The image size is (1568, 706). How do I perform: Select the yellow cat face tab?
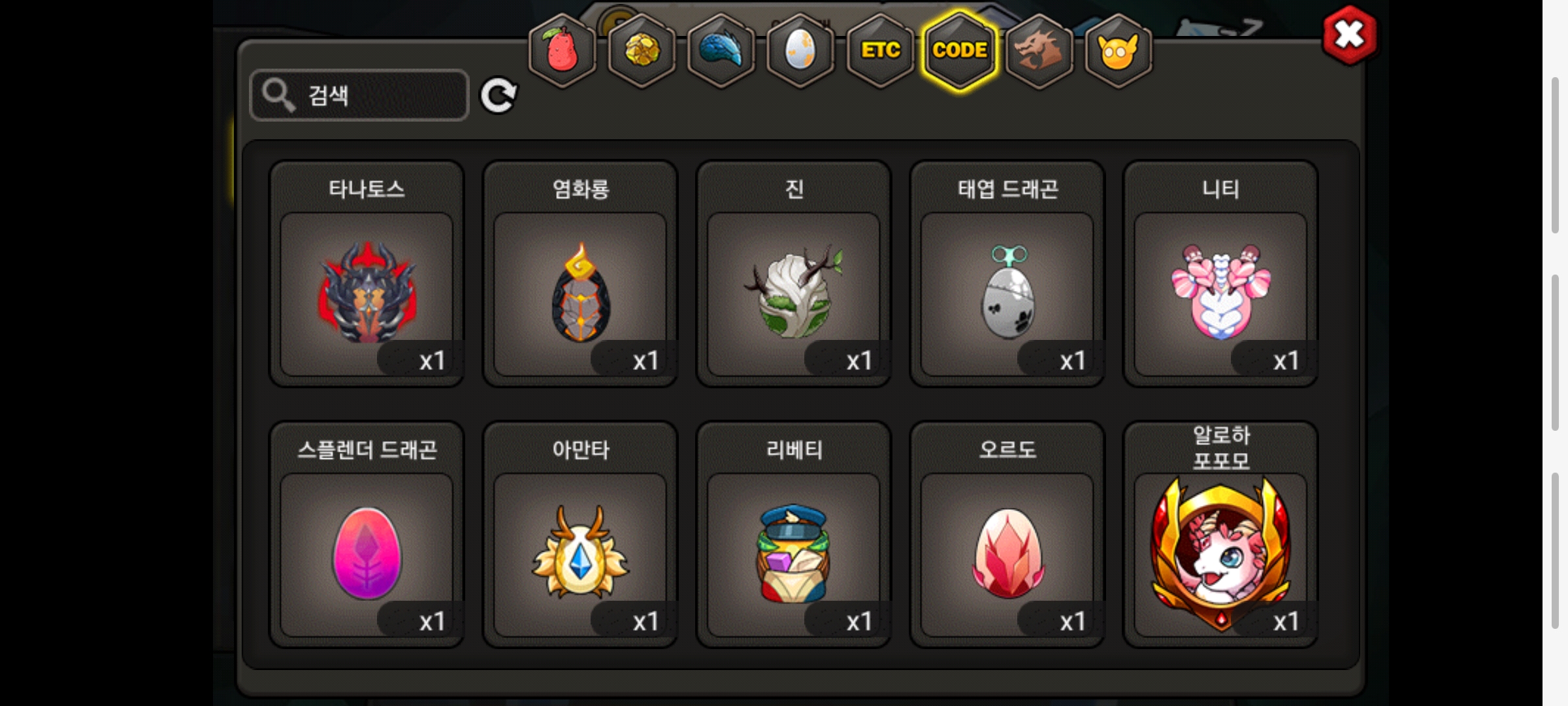[1118, 50]
